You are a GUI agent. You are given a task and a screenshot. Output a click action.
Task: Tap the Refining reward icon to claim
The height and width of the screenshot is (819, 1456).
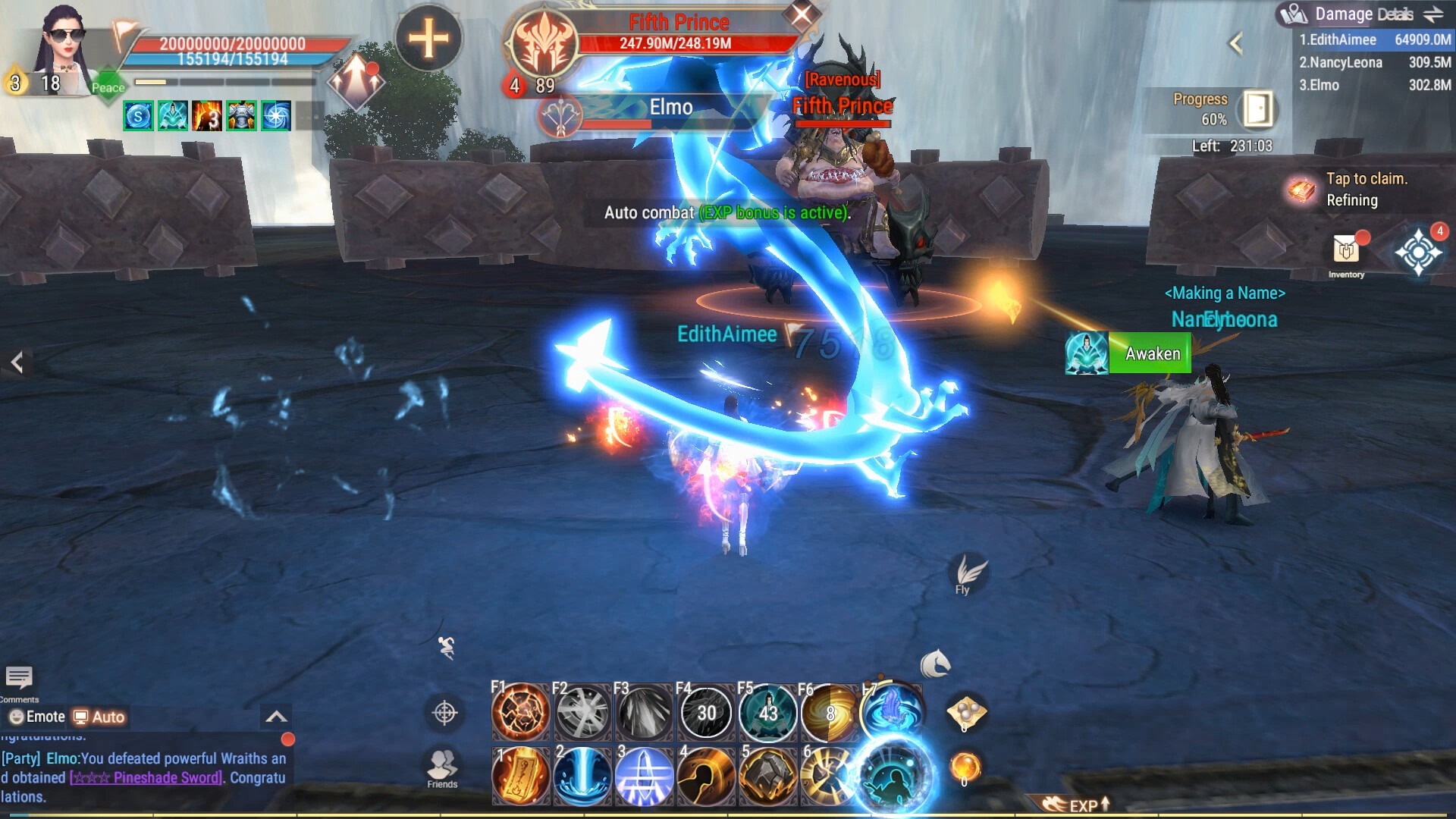coord(1302,190)
